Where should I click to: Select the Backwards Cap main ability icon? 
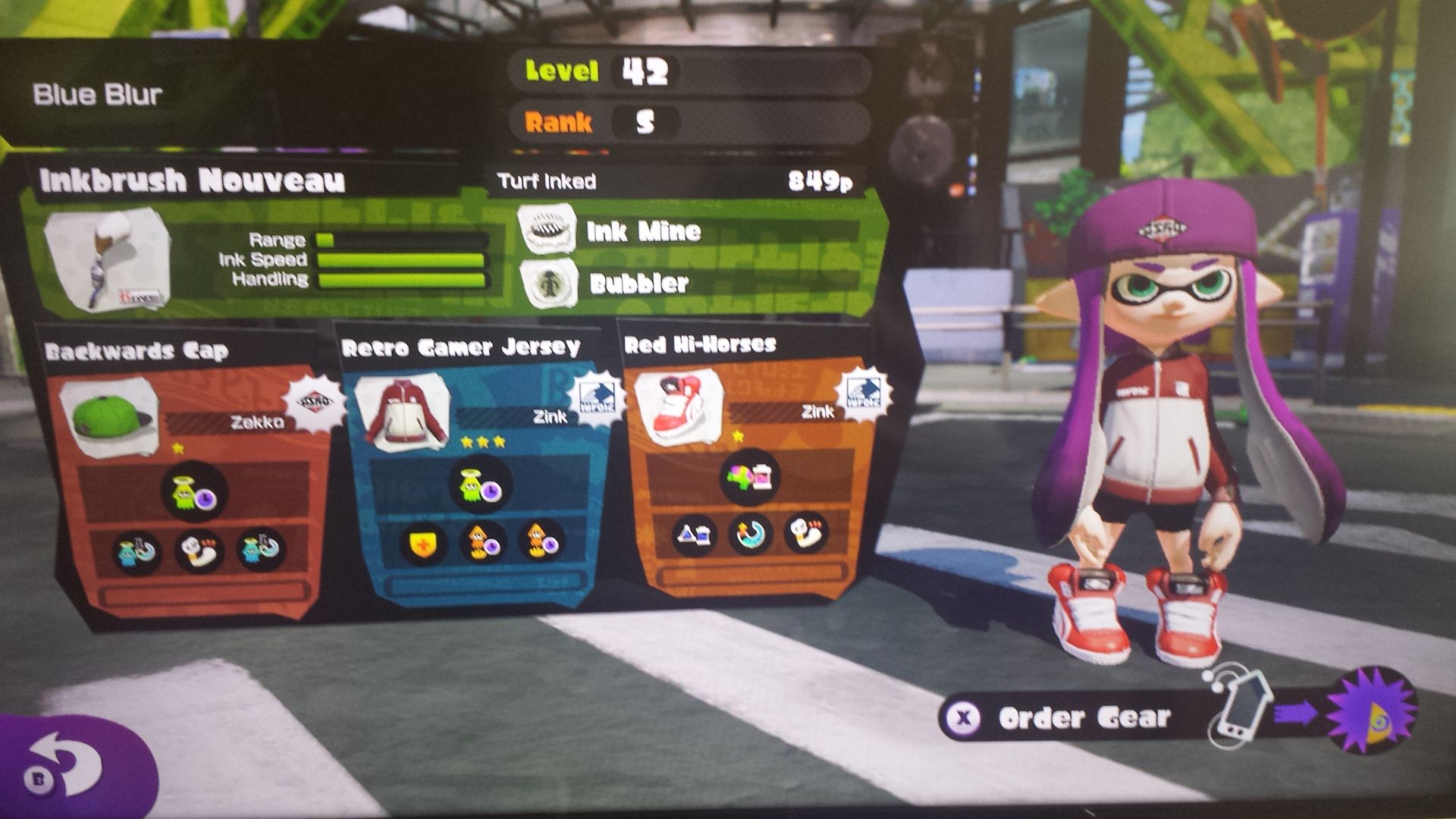tap(194, 493)
